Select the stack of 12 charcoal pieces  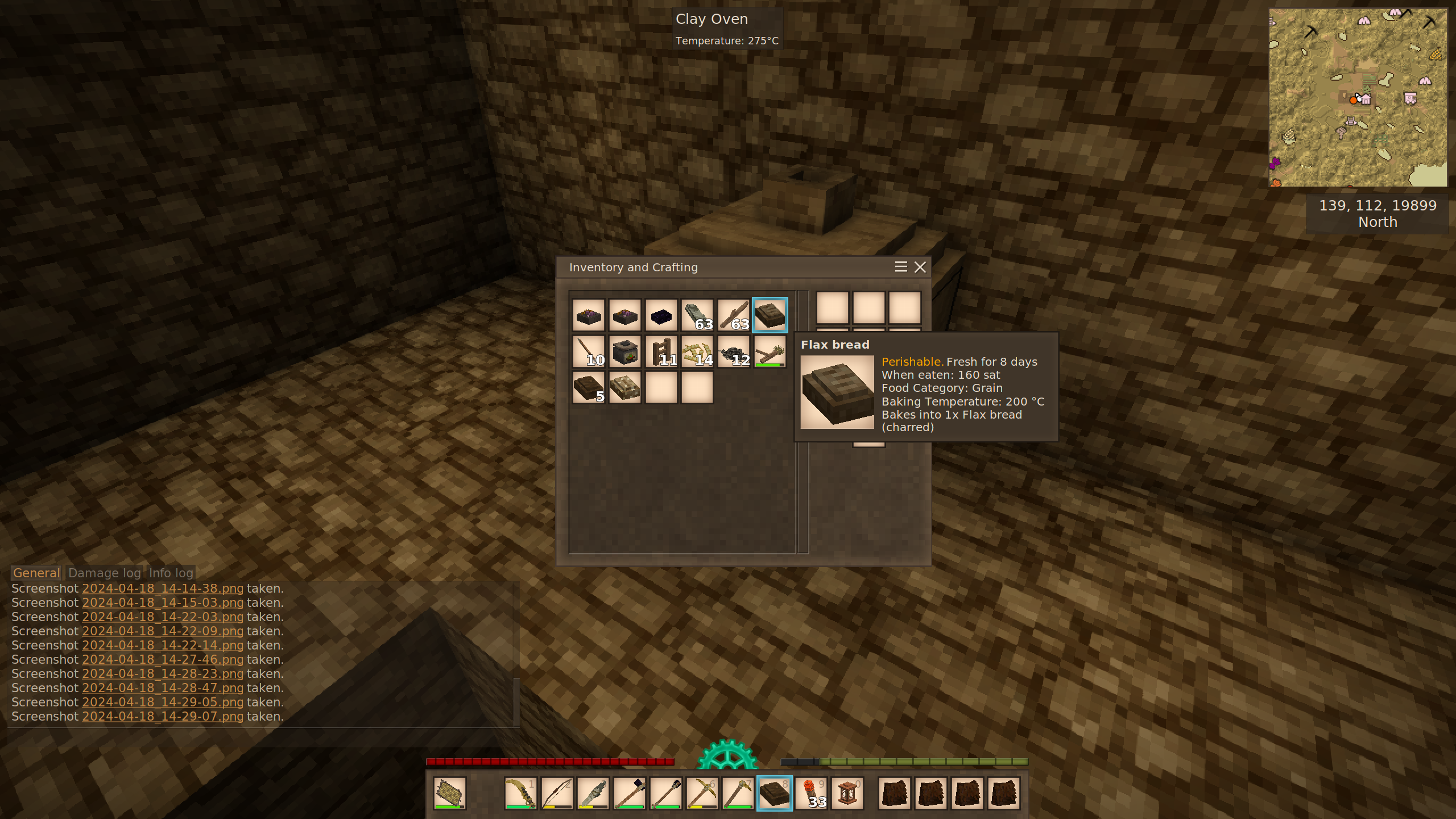click(734, 351)
